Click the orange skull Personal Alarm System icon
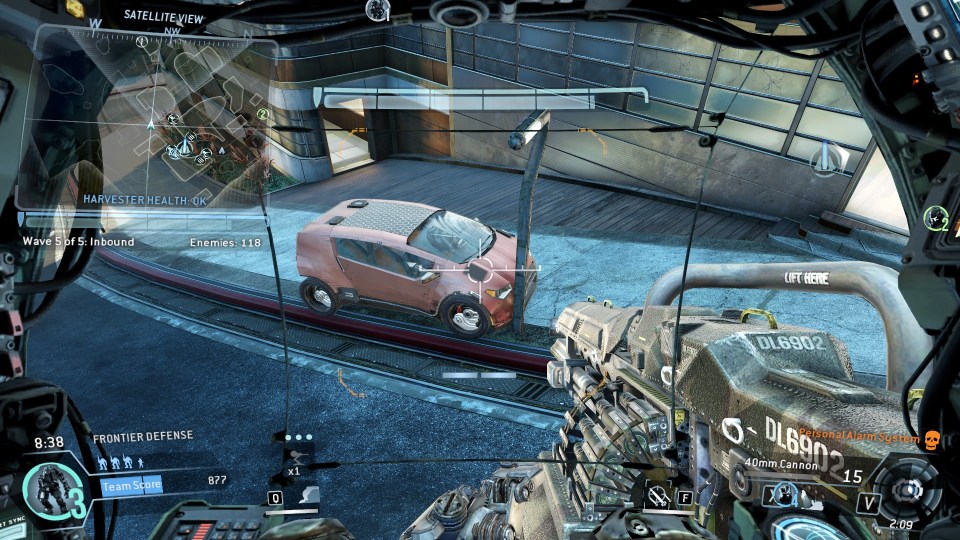 pyautogui.click(x=932, y=439)
